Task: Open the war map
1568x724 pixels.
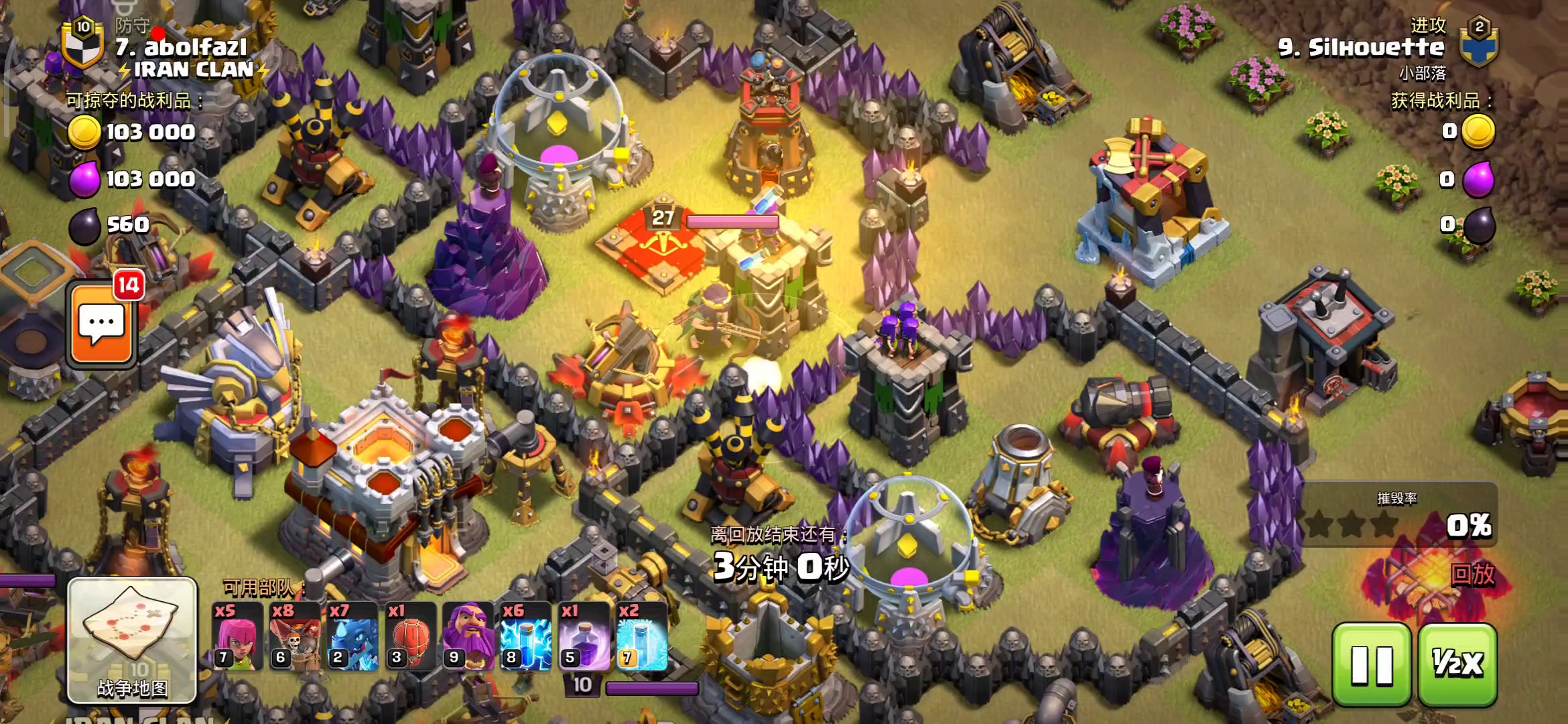Action: pyautogui.click(x=132, y=640)
